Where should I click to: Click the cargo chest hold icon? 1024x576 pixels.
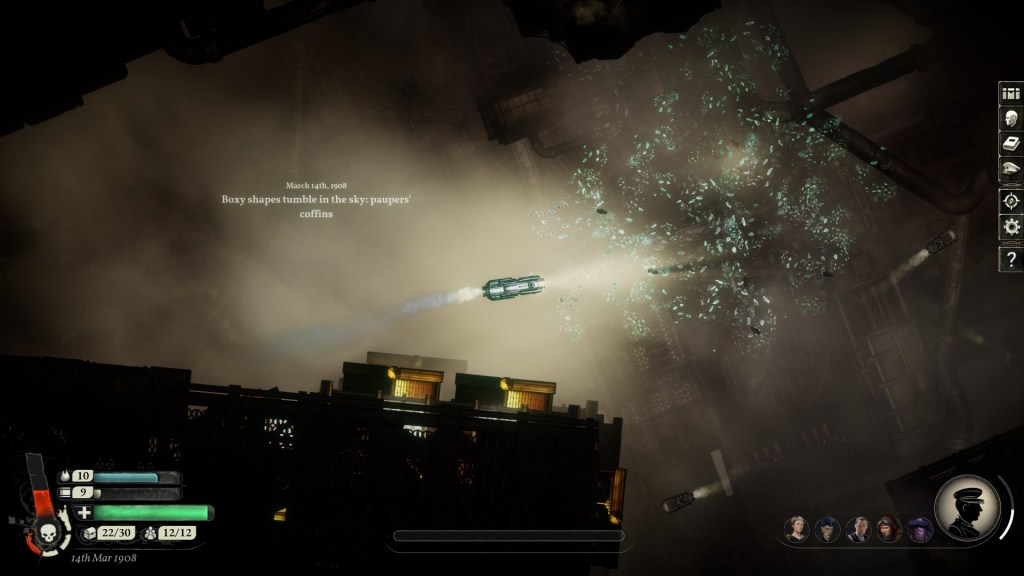point(87,535)
